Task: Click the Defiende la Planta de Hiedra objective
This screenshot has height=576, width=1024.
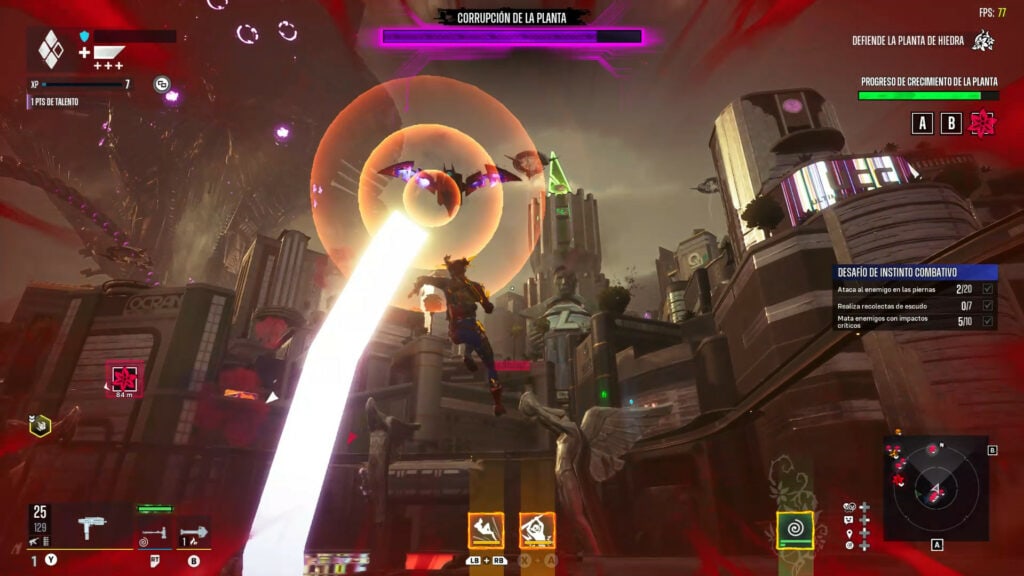Action: coord(921,41)
